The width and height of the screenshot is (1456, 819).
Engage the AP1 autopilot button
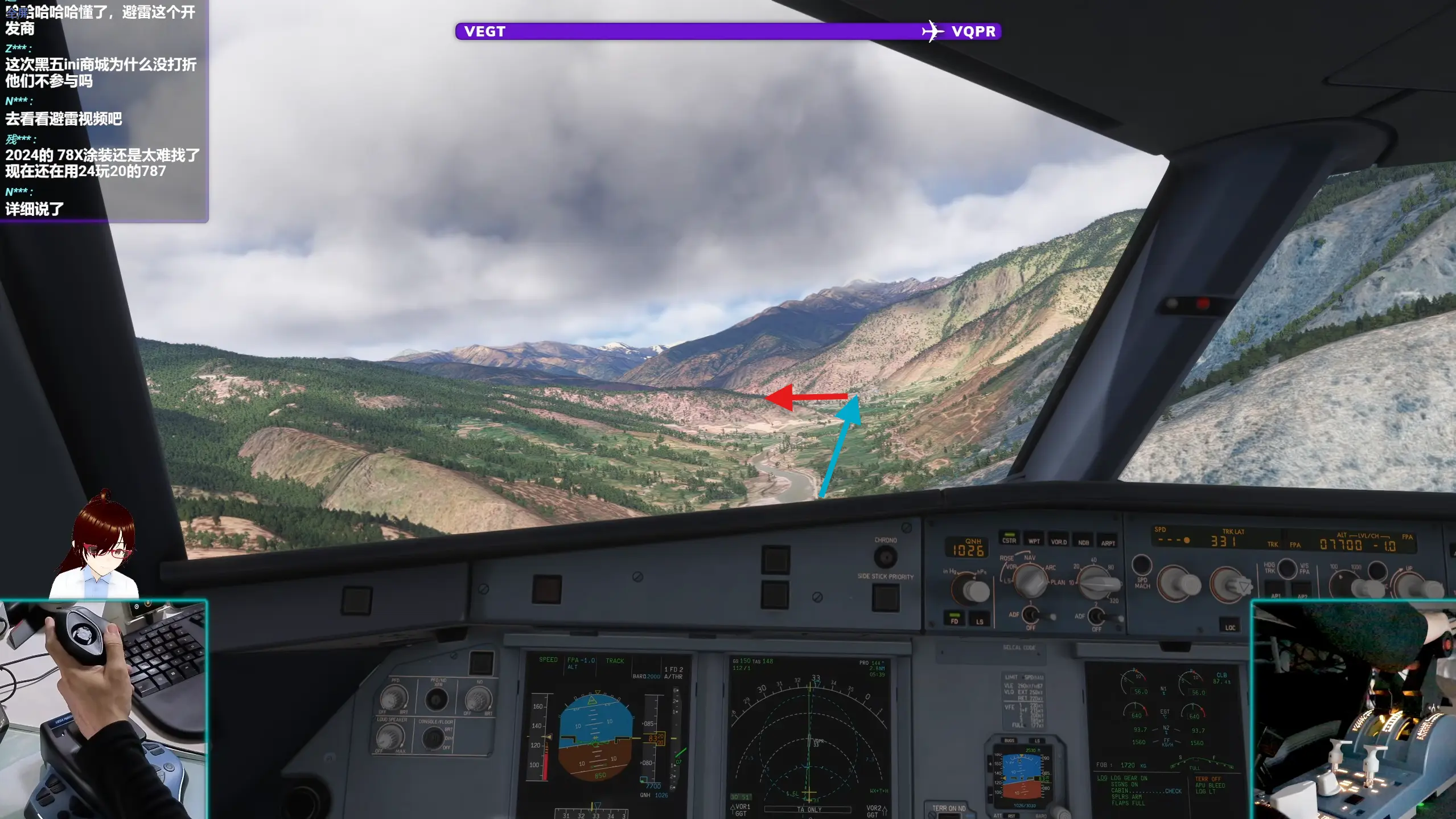tap(1276, 592)
